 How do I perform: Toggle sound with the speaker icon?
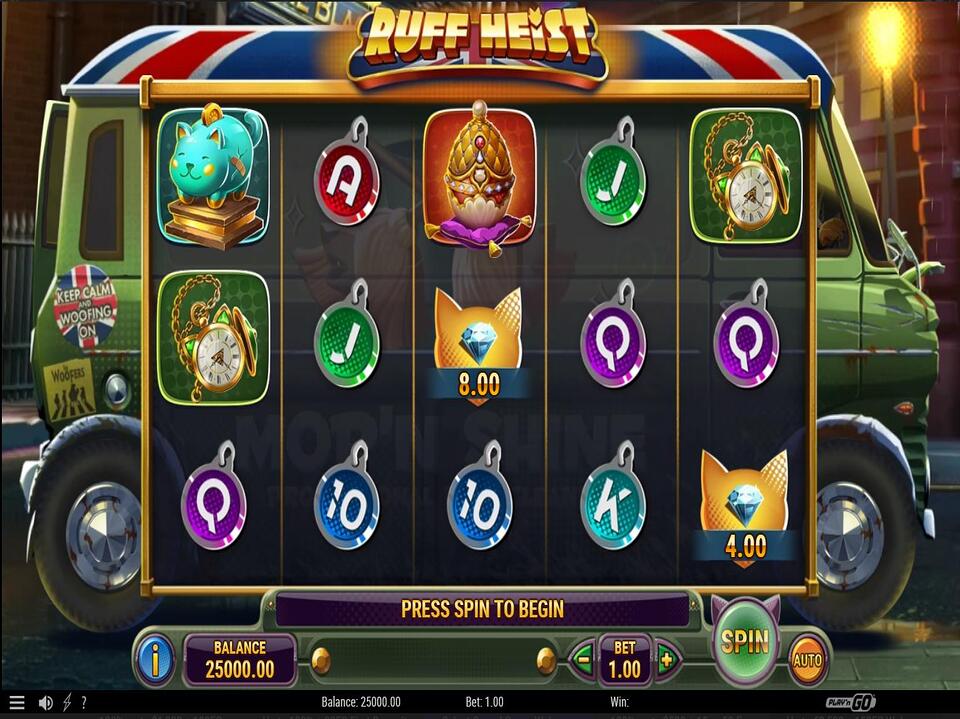(x=45, y=703)
